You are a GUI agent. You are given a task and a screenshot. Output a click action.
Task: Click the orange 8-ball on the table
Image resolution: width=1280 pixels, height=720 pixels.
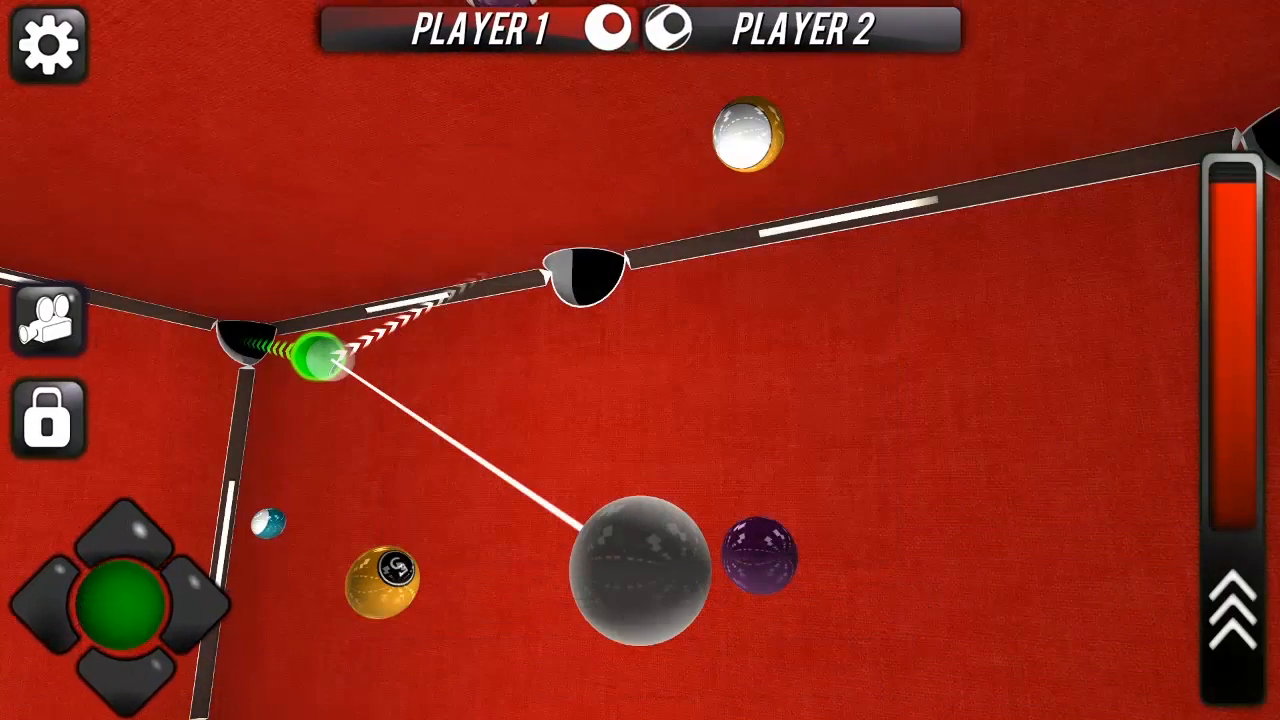[382, 580]
